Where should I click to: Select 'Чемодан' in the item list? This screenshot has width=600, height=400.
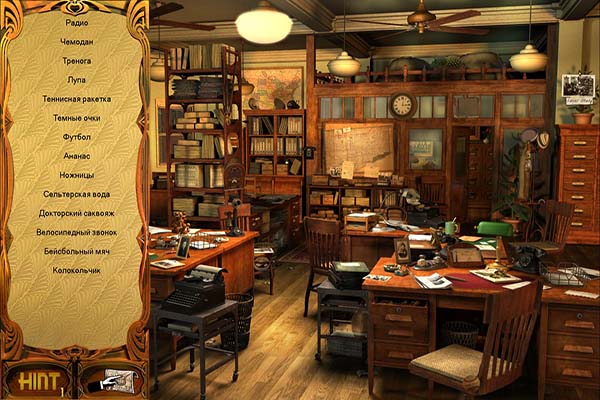pyautogui.click(x=77, y=42)
